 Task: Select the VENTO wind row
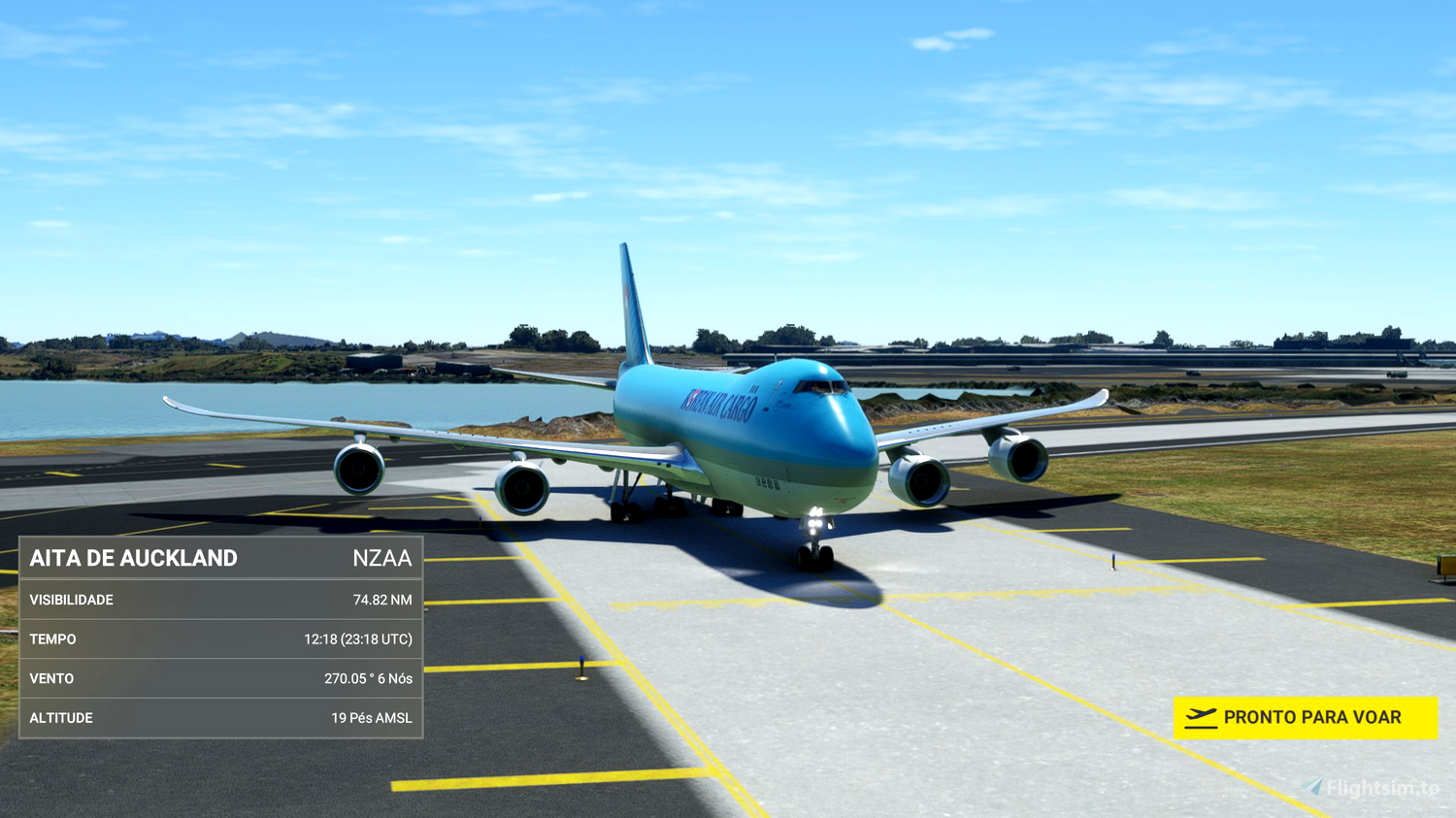pos(53,678)
